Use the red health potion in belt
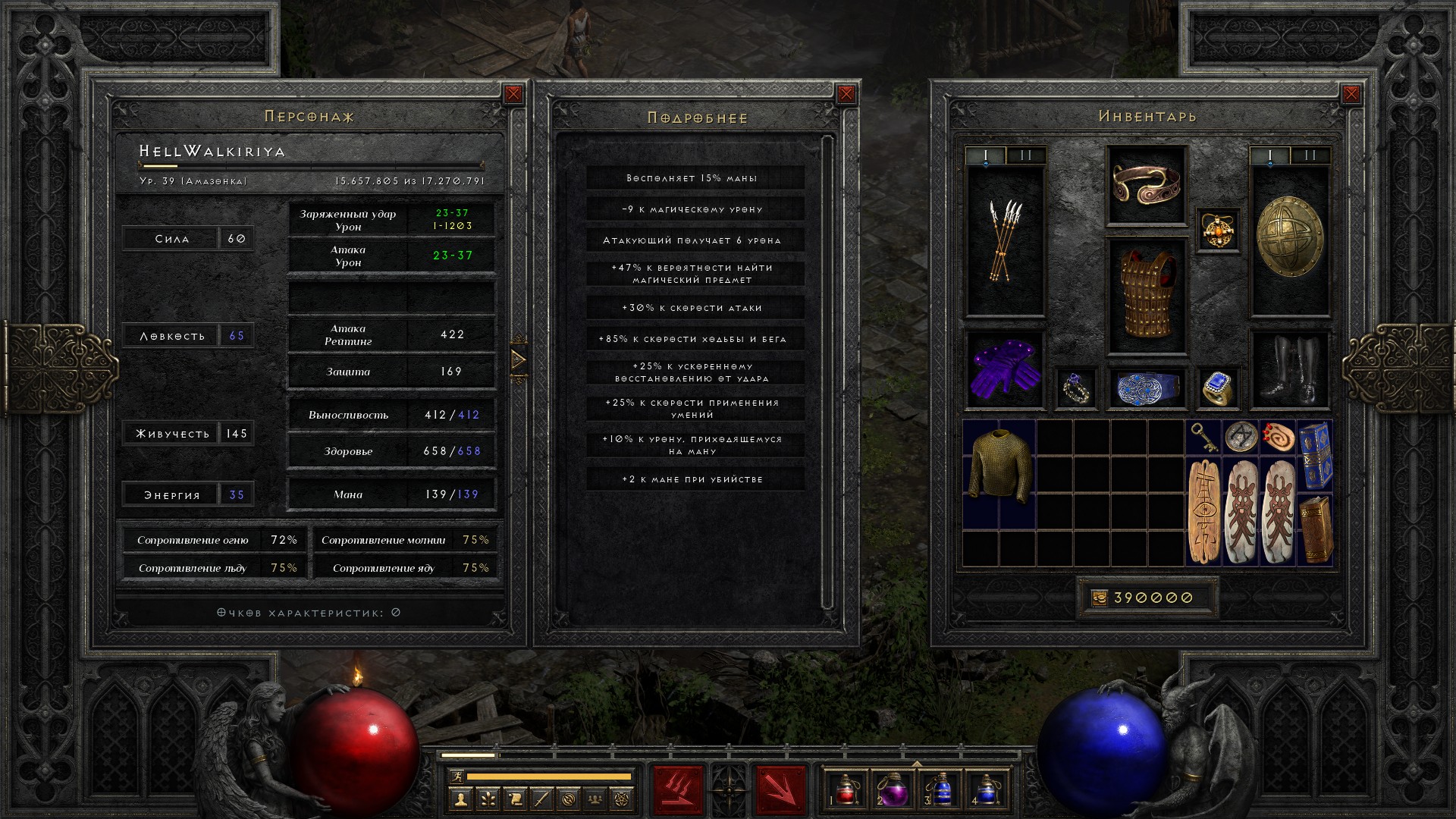Image resolution: width=1456 pixels, height=819 pixels. click(845, 789)
